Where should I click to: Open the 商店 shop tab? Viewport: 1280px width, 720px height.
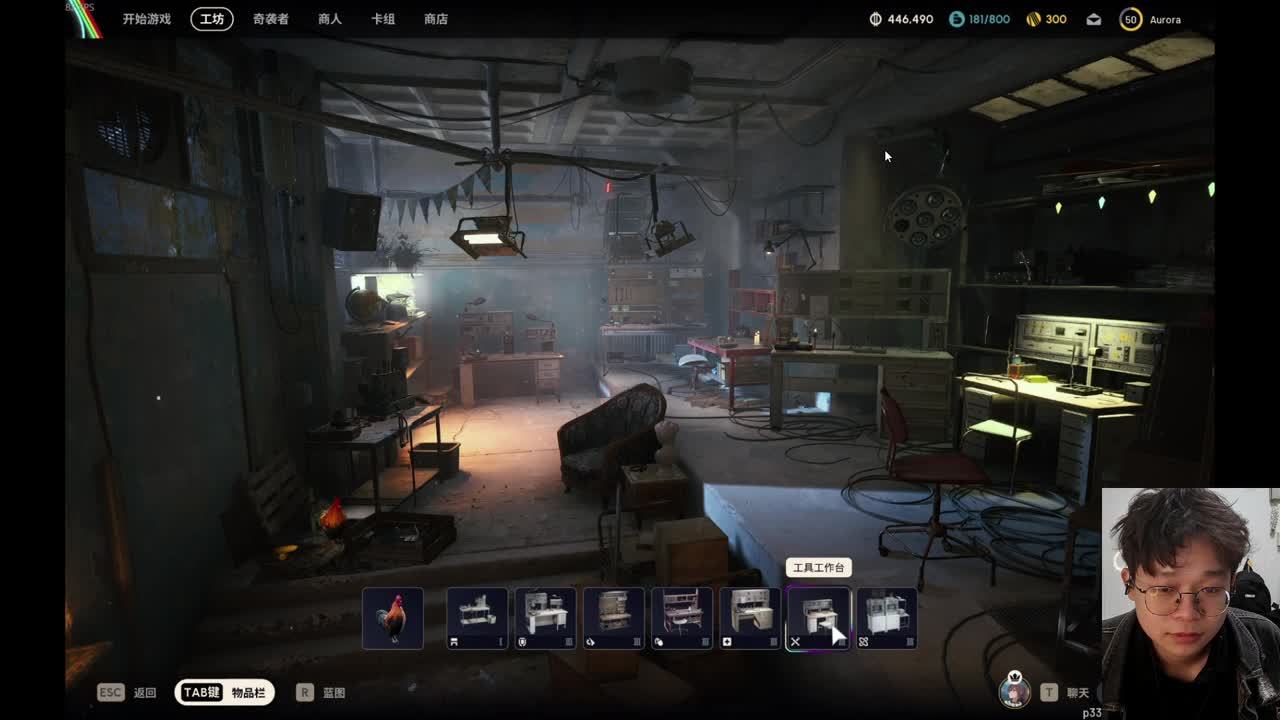(x=435, y=19)
